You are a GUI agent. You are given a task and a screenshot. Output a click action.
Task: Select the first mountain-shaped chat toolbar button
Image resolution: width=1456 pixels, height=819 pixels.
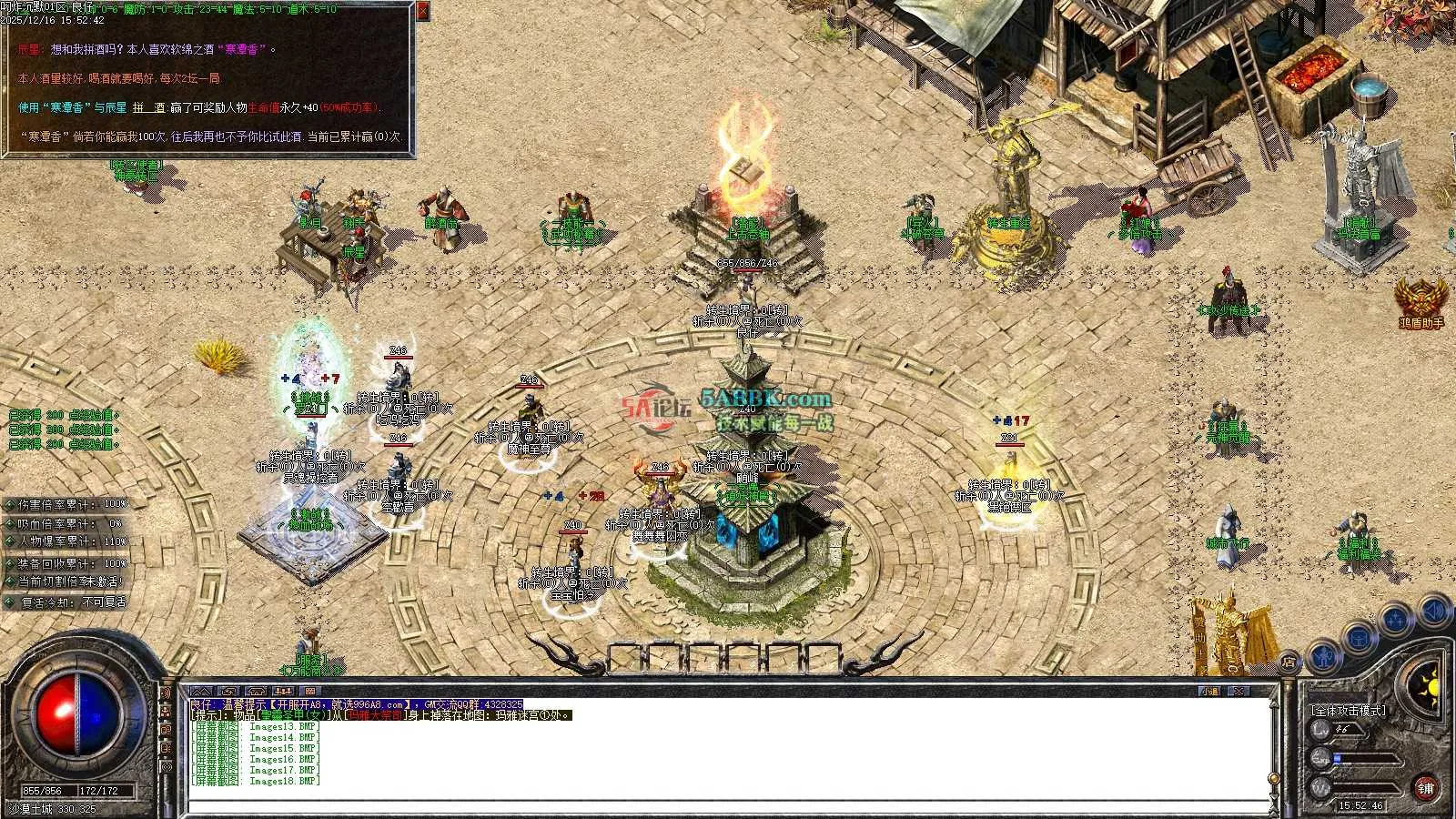[x=201, y=693]
